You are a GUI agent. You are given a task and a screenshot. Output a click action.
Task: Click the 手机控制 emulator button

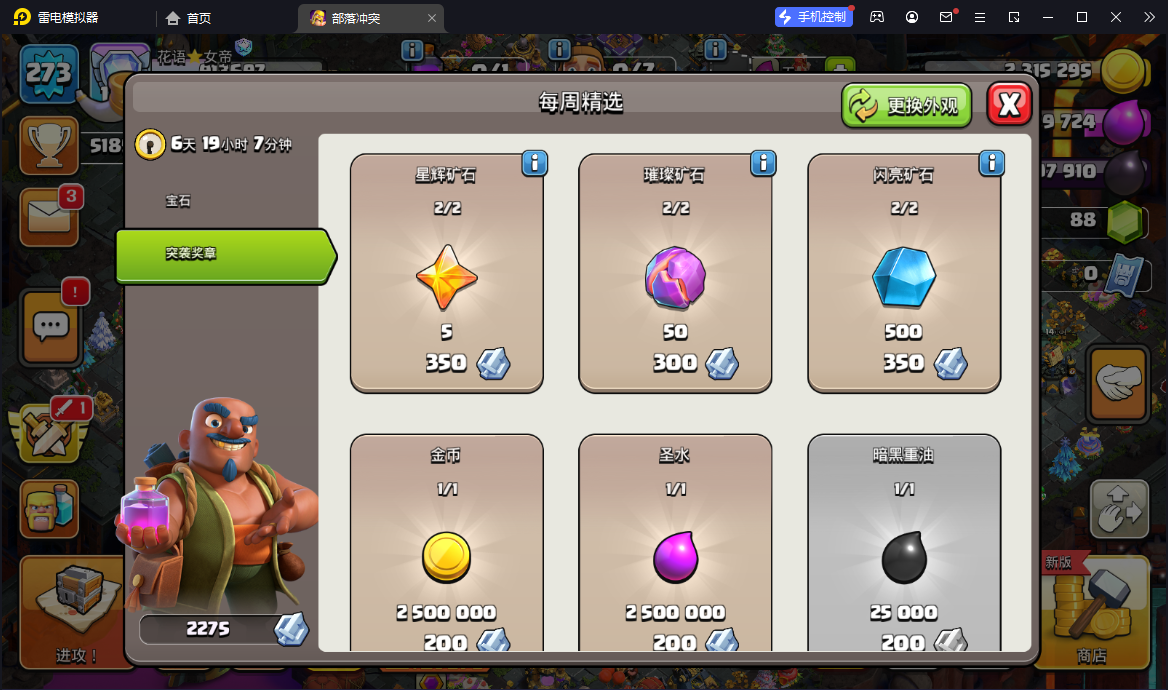coord(814,17)
